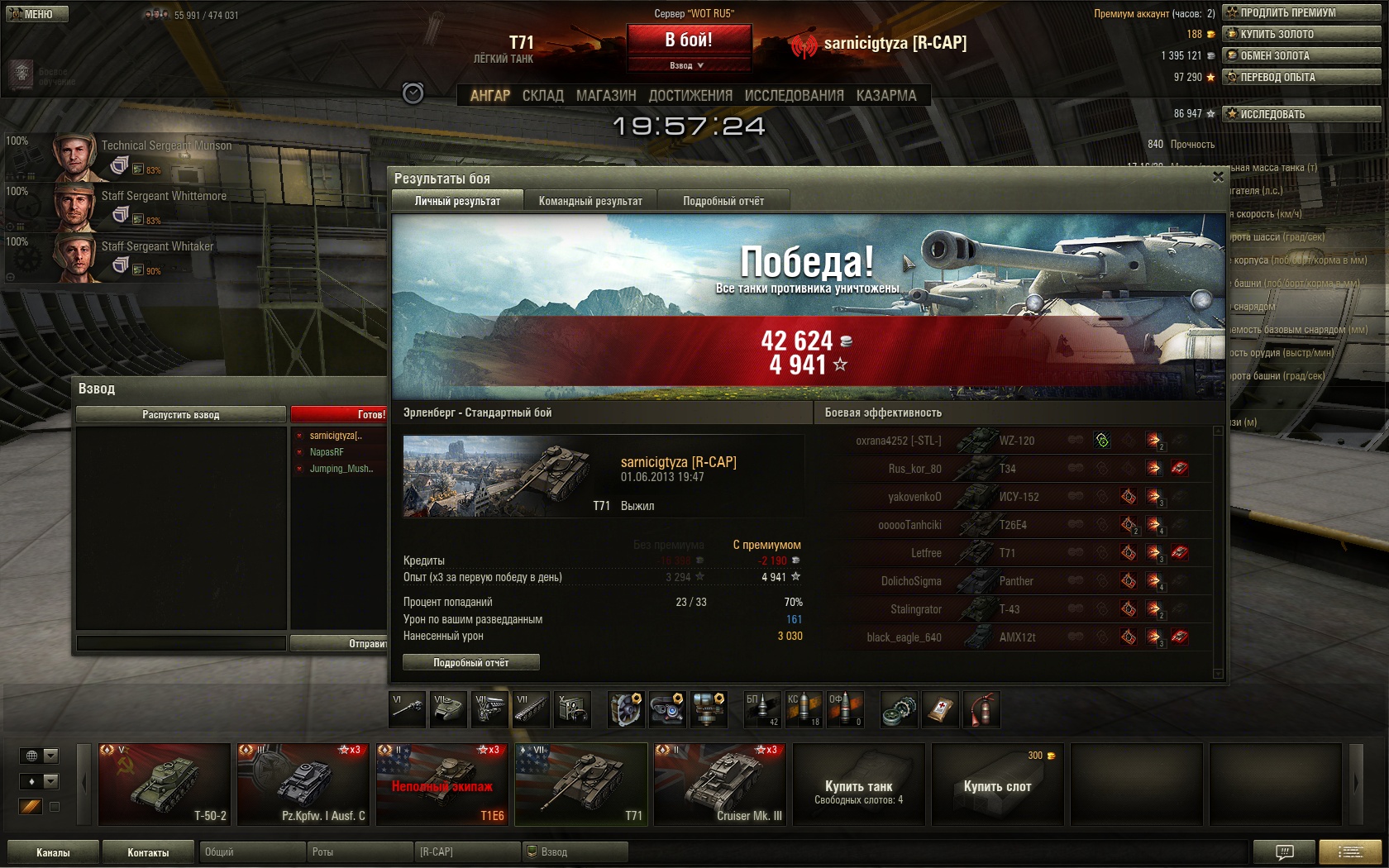Choose the Cruiser Mk. III tank

click(719, 784)
